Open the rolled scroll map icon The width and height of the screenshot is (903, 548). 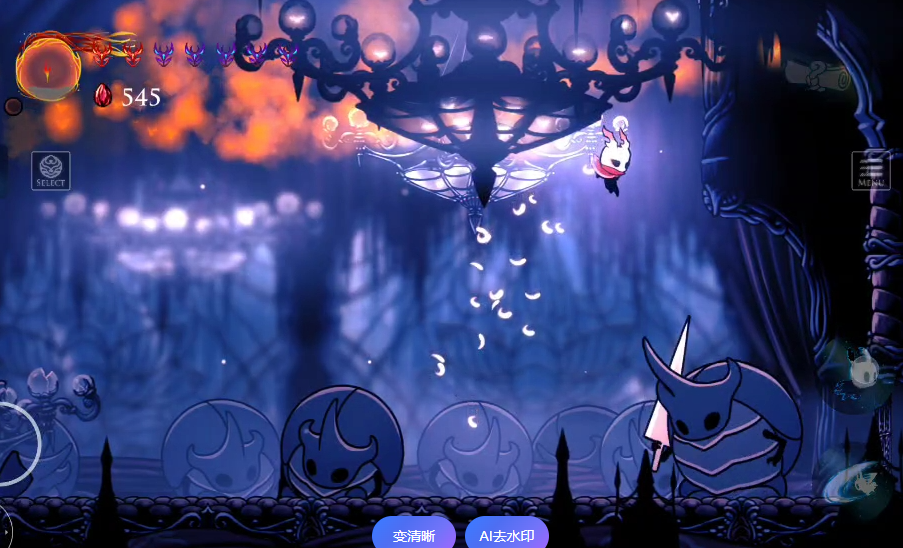(817, 72)
